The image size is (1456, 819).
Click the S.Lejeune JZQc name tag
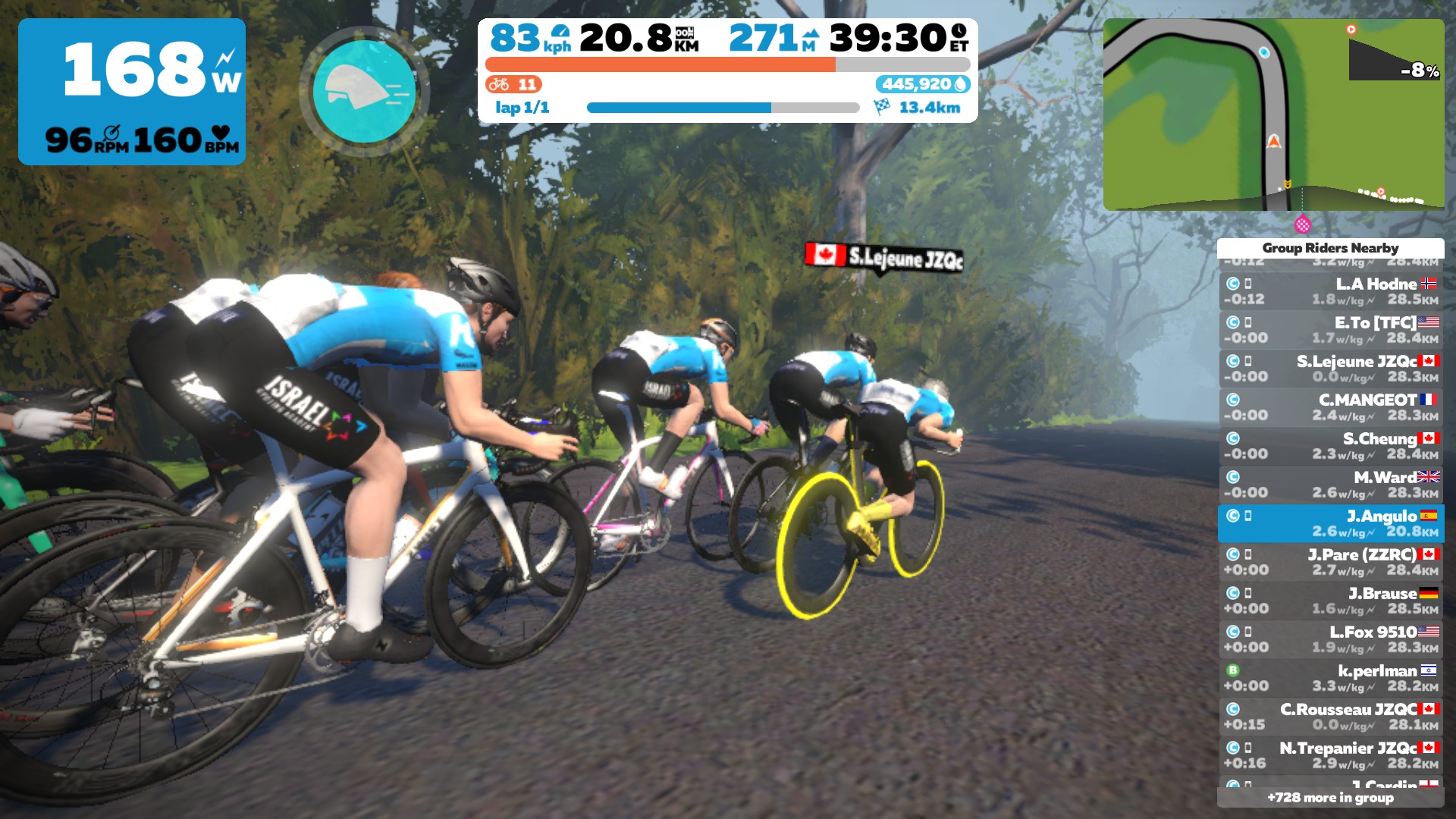[x=884, y=257]
